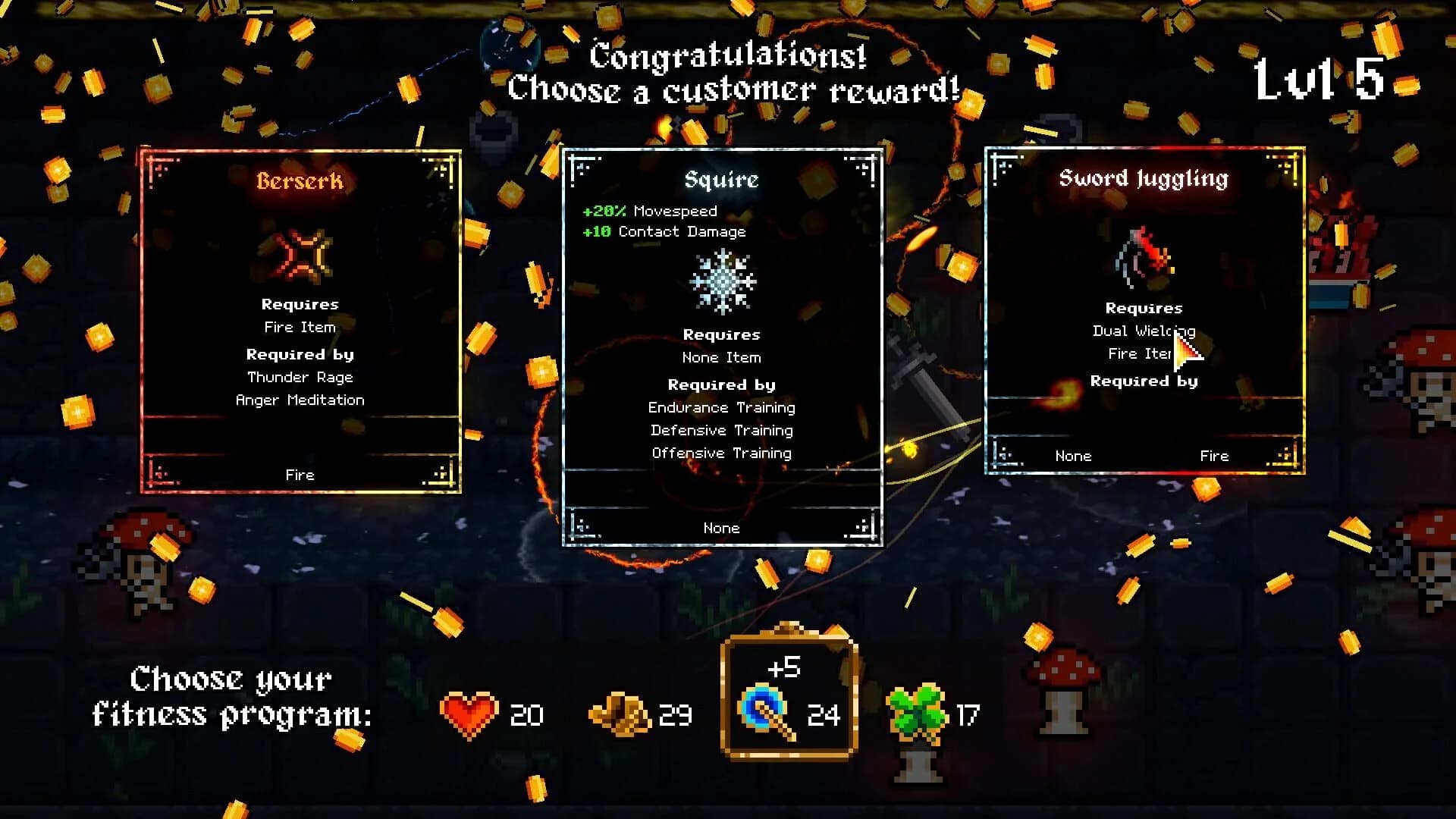Pick the Squire customer reward
The height and width of the screenshot is (819, 1456).
click(x=721, y=341)
